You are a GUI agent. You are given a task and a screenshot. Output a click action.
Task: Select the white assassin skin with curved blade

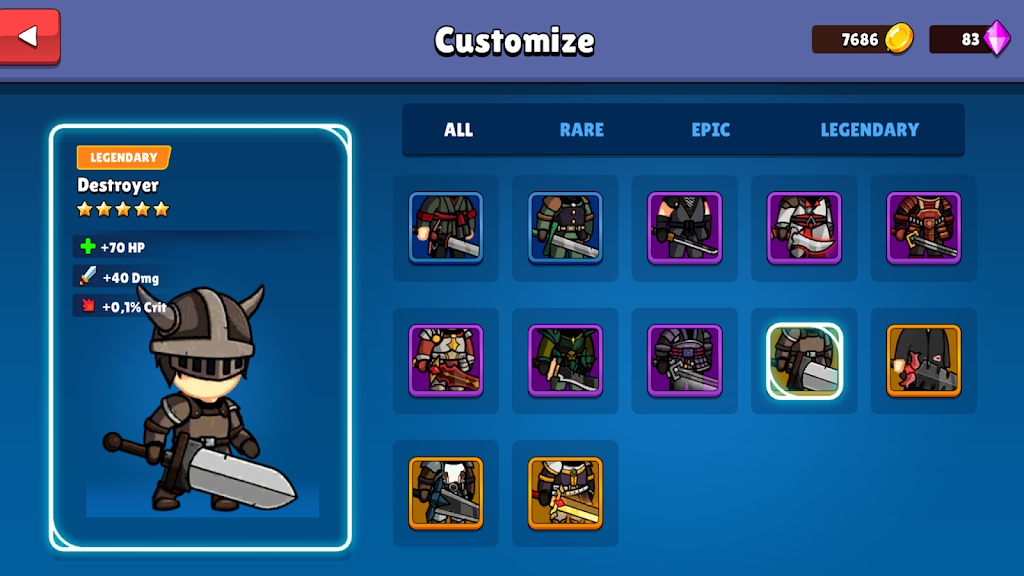pyautogui.click(x=804, y=228)
